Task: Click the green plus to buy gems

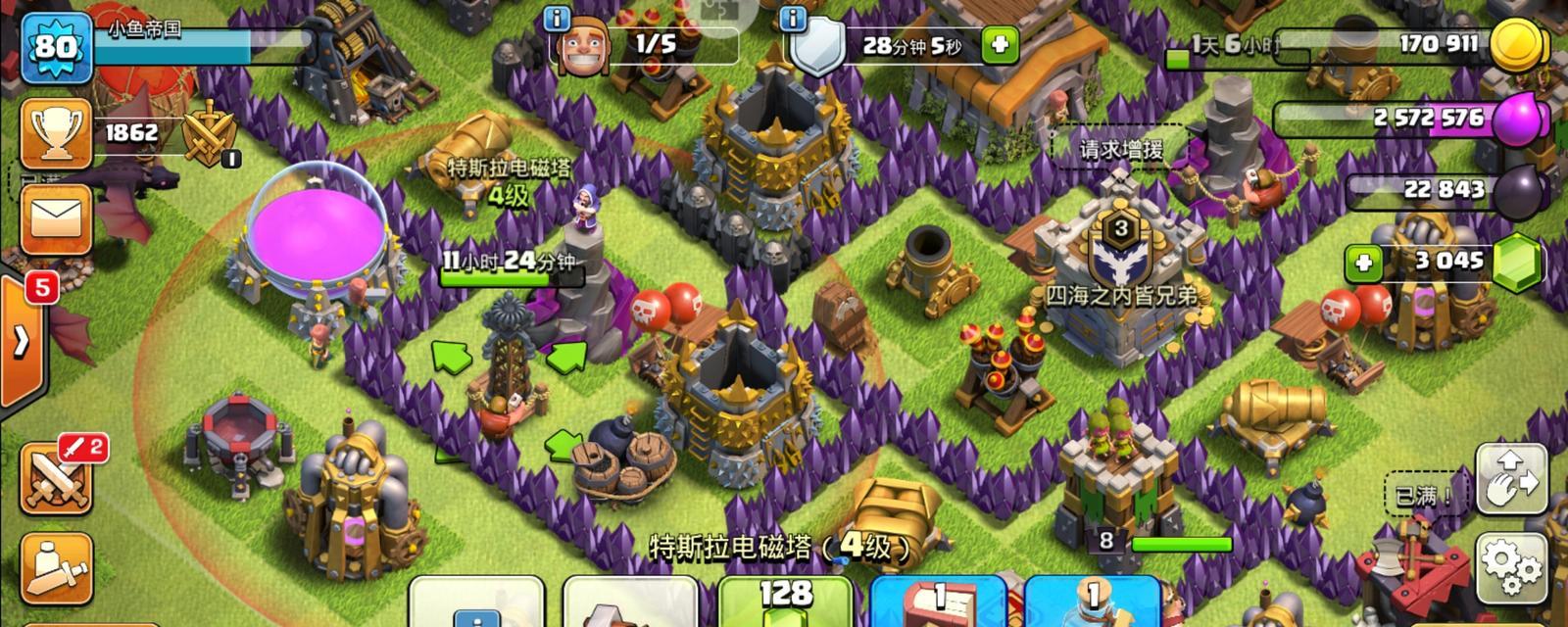Action: click(x=1363, y=262)
